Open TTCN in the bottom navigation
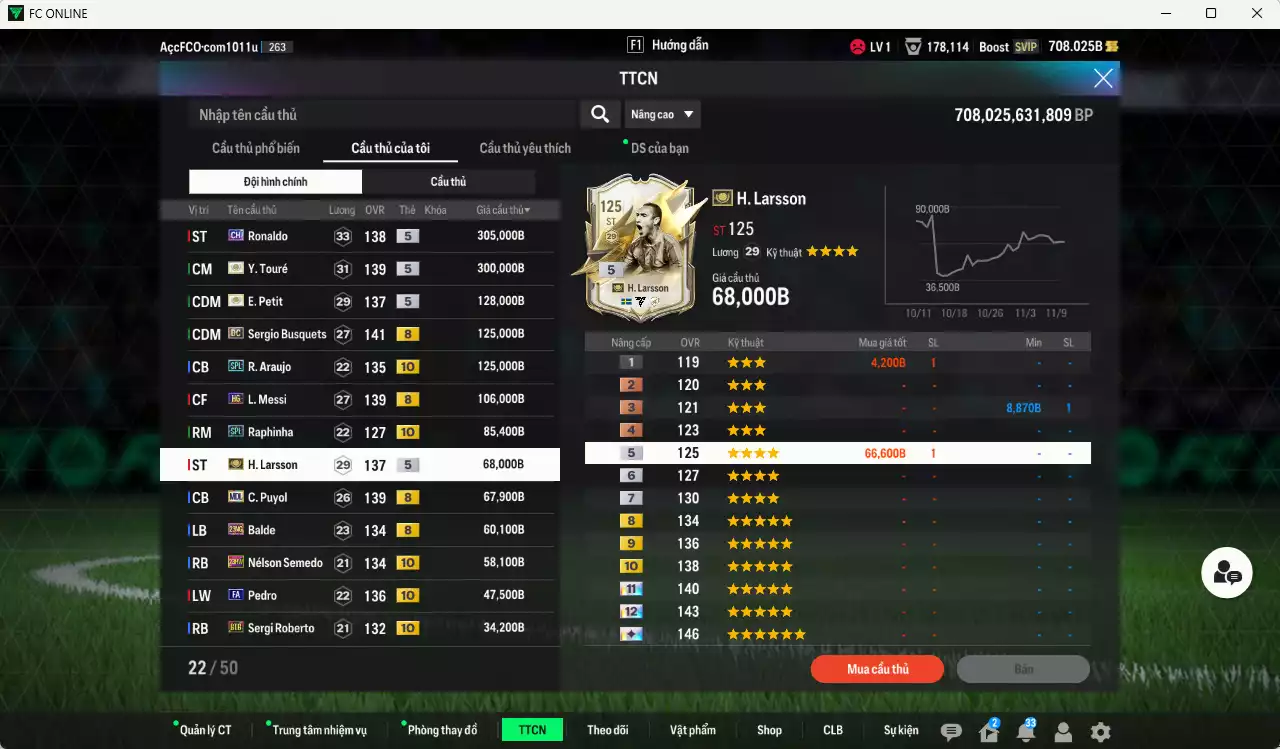 click(x=532, y=730)
